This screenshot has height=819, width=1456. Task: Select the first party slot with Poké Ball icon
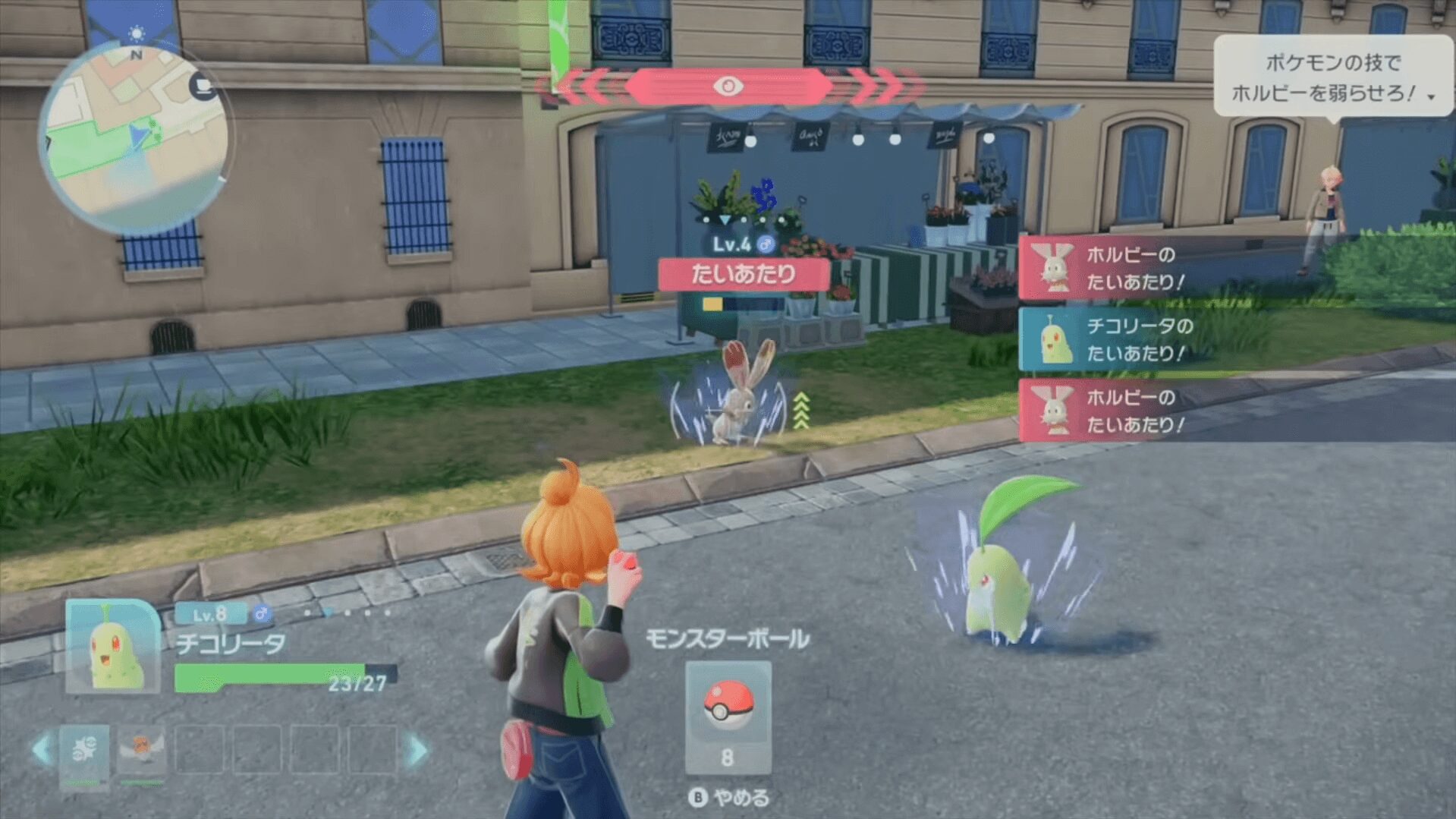click(x=84, y=751)
